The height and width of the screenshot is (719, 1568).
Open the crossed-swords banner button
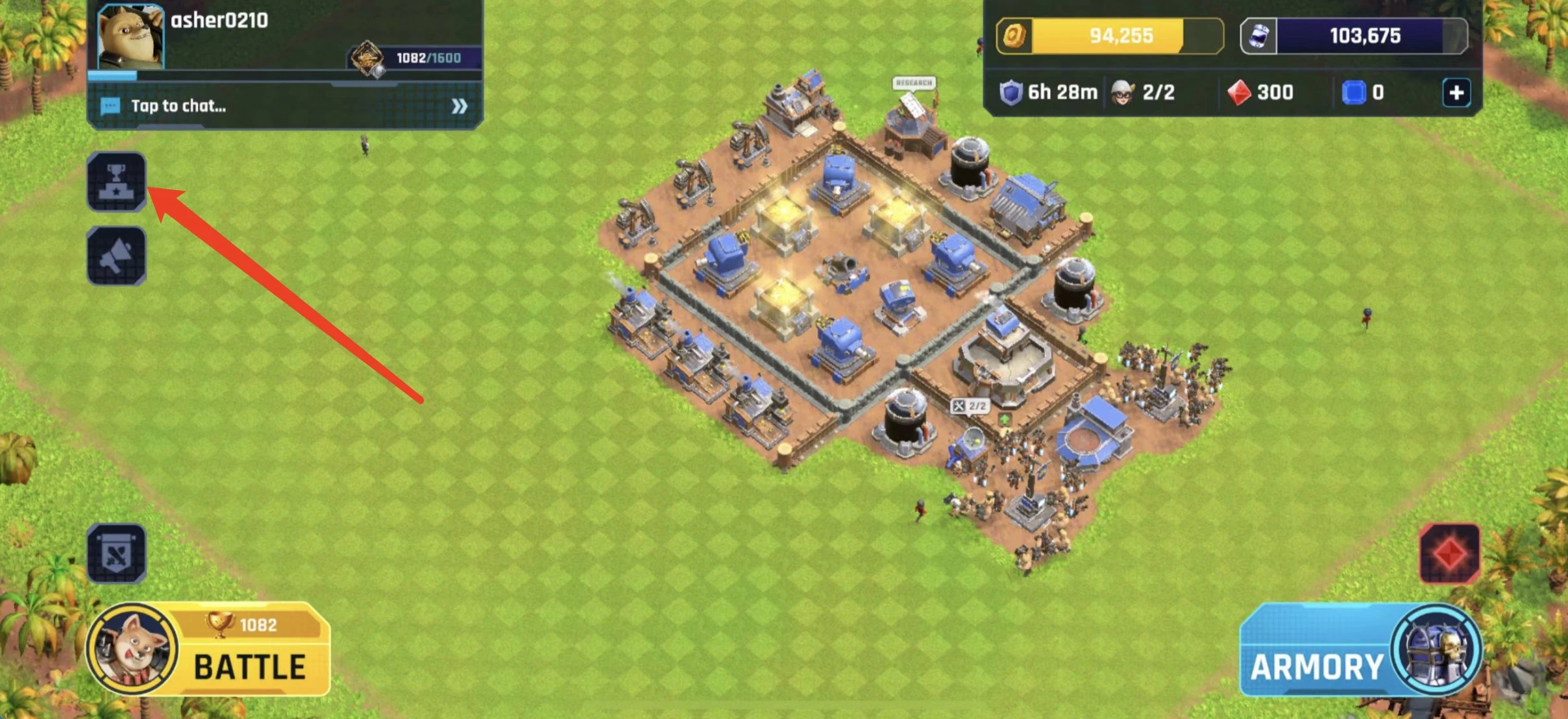click(x=116, y=554)
